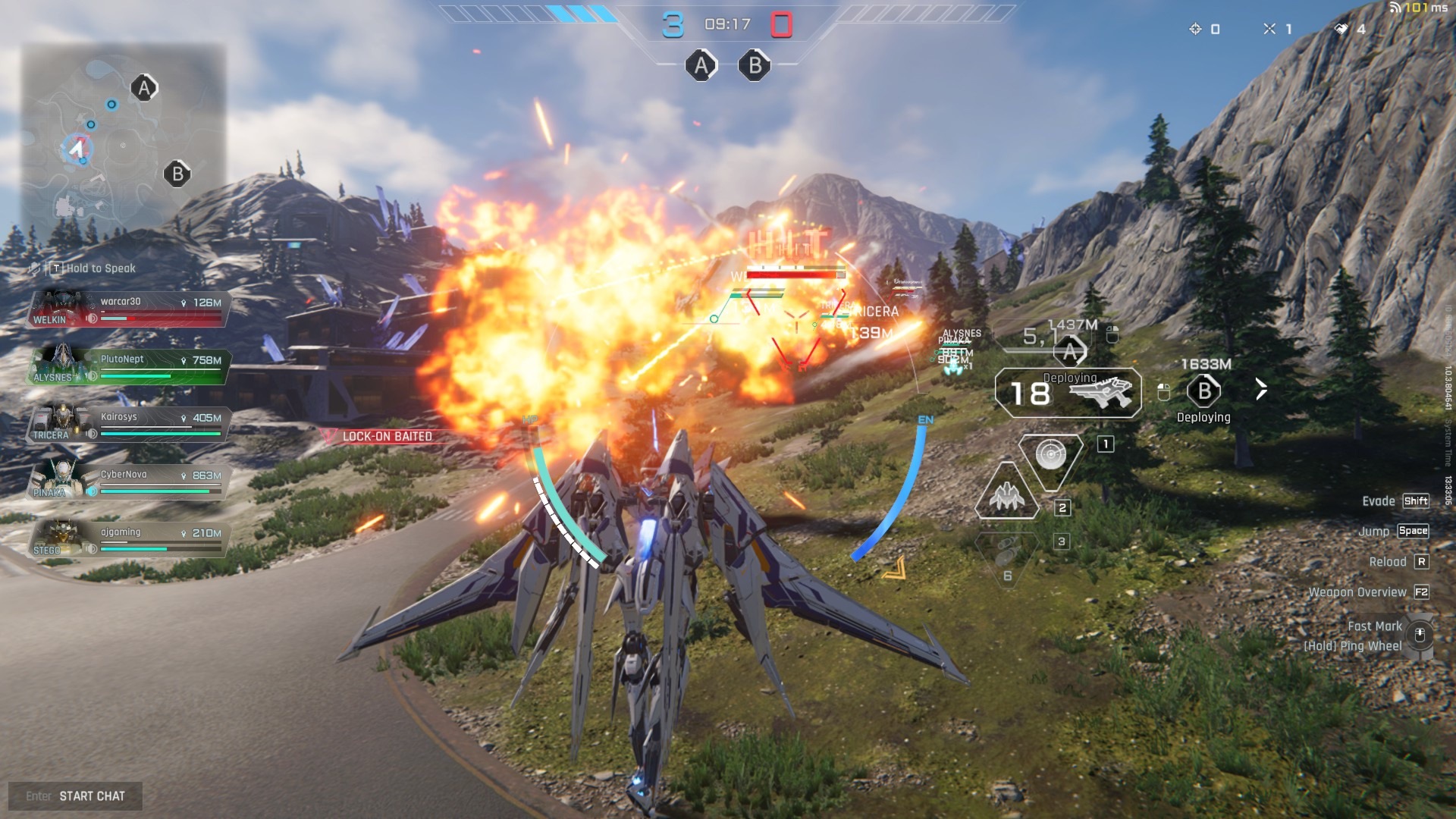The height and width of the screenshot is (819, 1456).
Task: Select objective B icon below the match timer
Action: [x=755, y=66]
